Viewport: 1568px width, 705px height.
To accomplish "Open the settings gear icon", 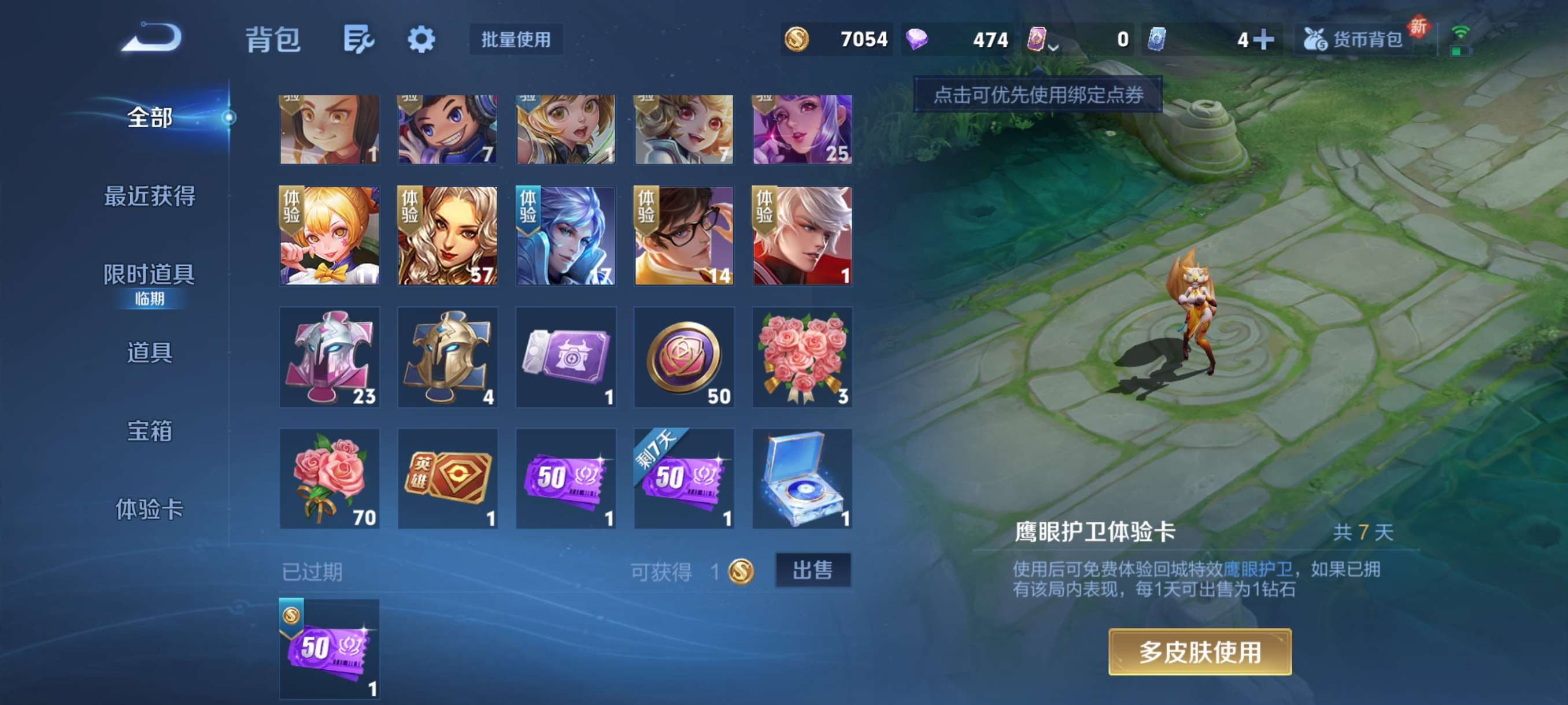I will pyautogui.click(x=423, y=39).
